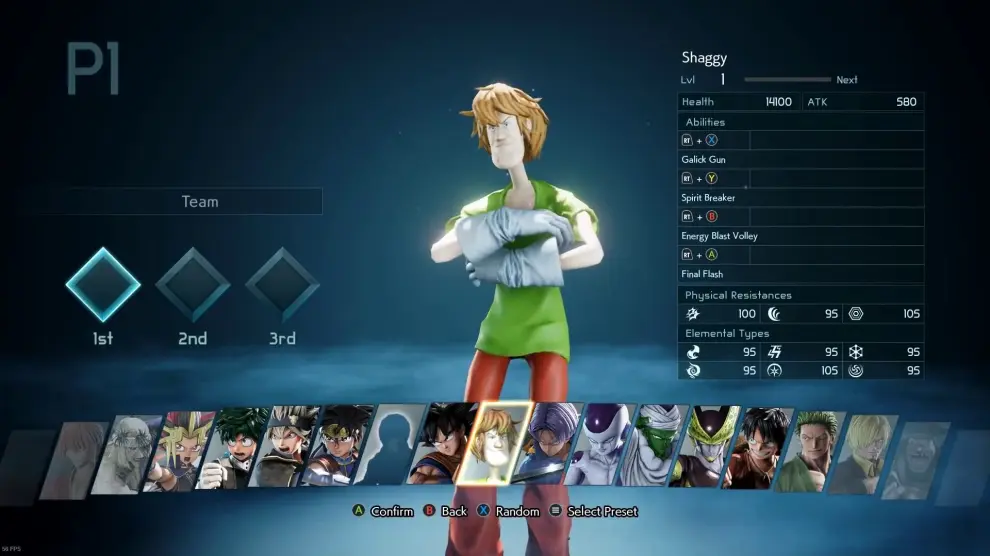Choose Sanji's character tile
The width and height of the screenshot is (990, 556).
(x=870, y=451)
